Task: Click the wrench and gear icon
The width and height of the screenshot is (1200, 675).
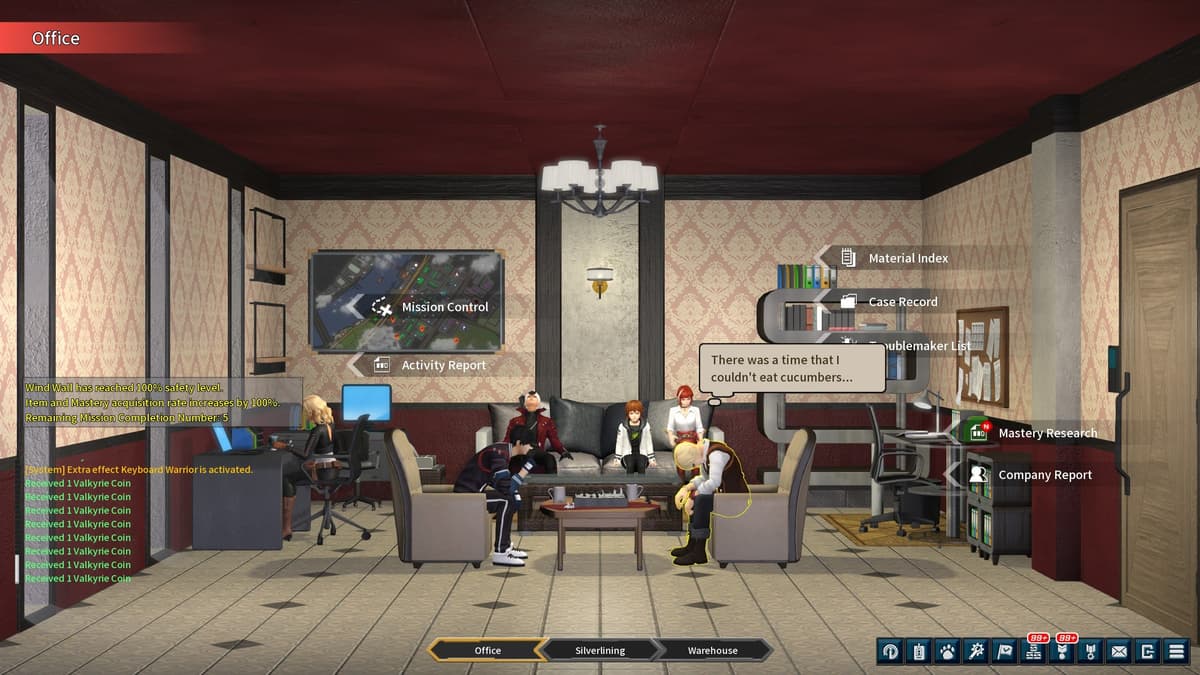Action: click(976, 651)
